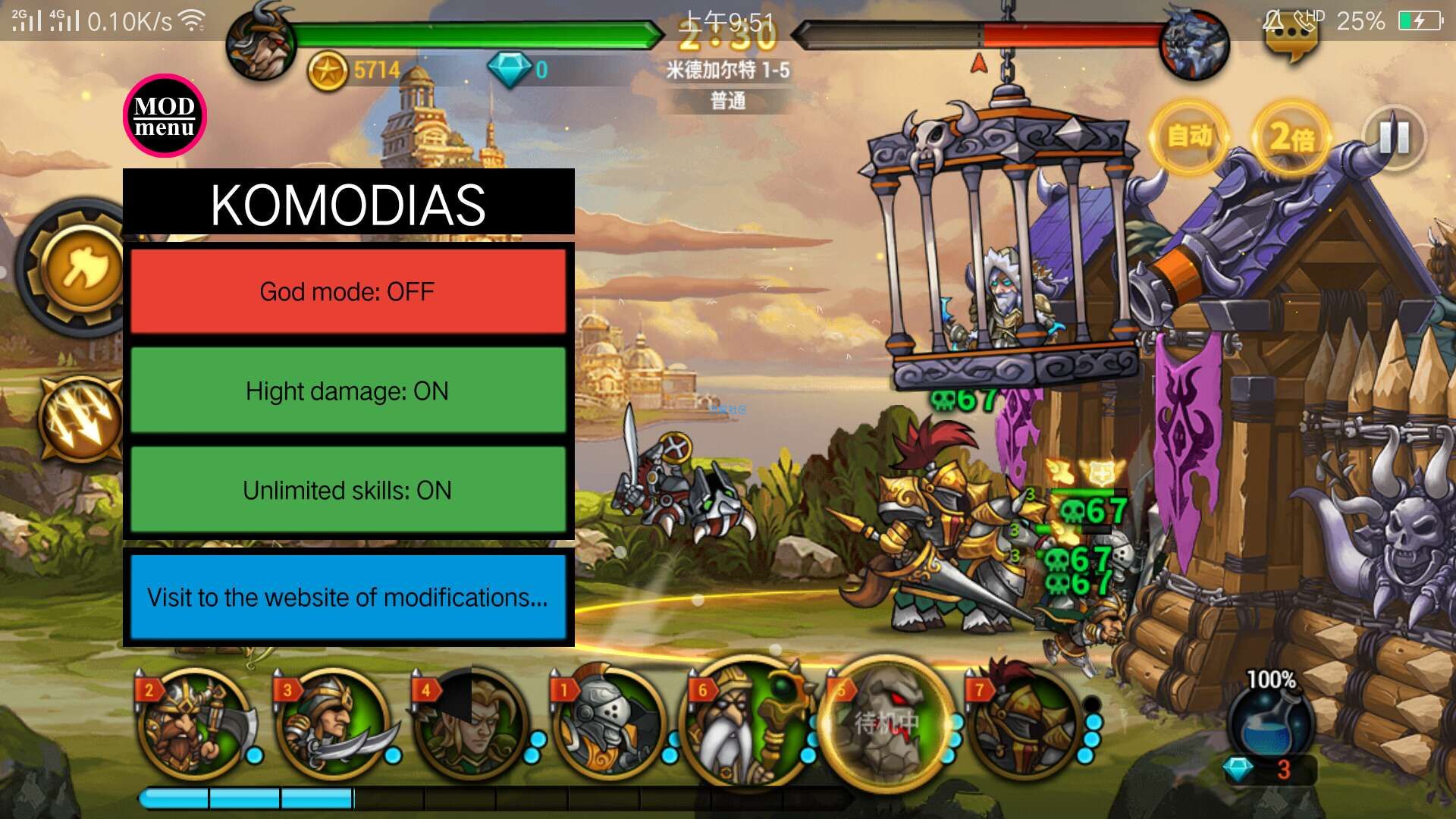
Task: Toggle the 2倍 double speed button
Action: pyautogui.click(x=1291, y=137)
